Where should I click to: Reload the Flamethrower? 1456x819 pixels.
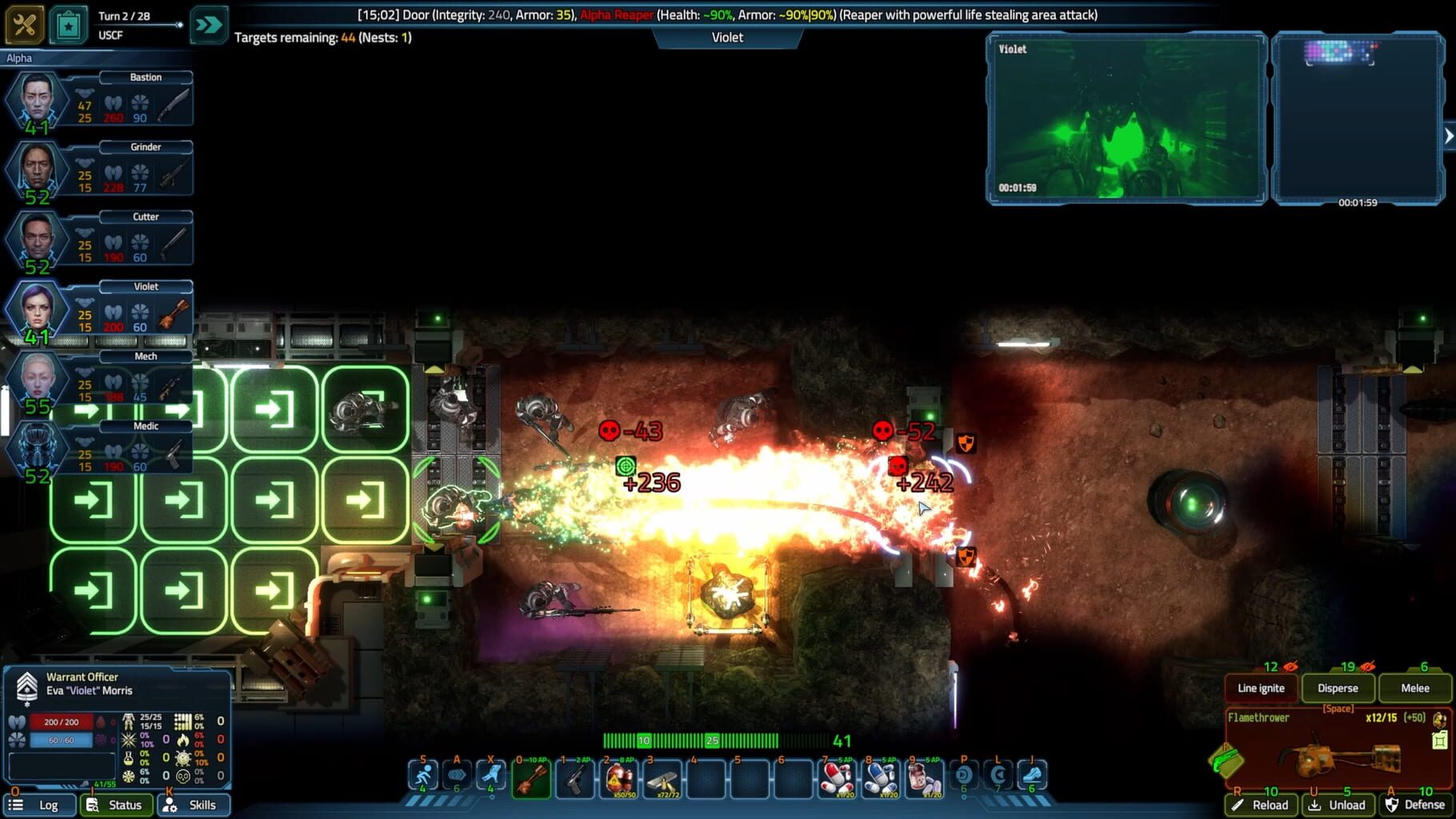[1261, 805]
